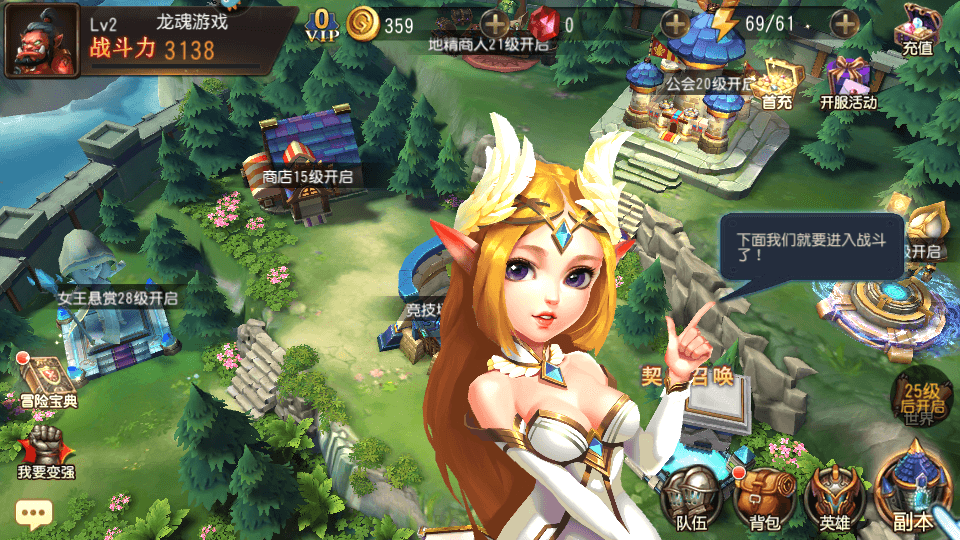Add more red gems with plus button
This screenshot has height=540, width=960.
tap(676, 24)
